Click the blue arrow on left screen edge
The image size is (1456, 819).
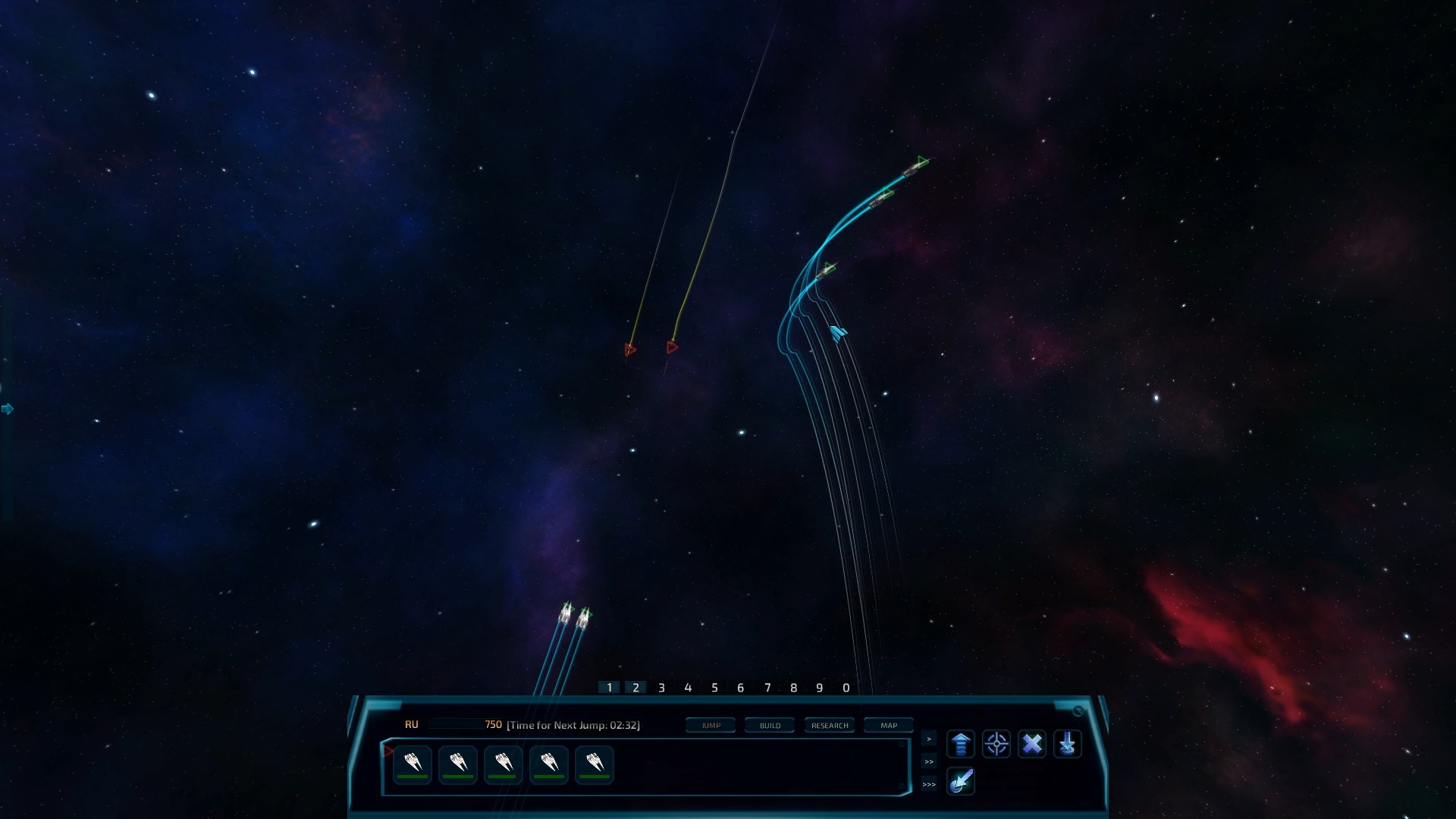click(x=8, y=409)
